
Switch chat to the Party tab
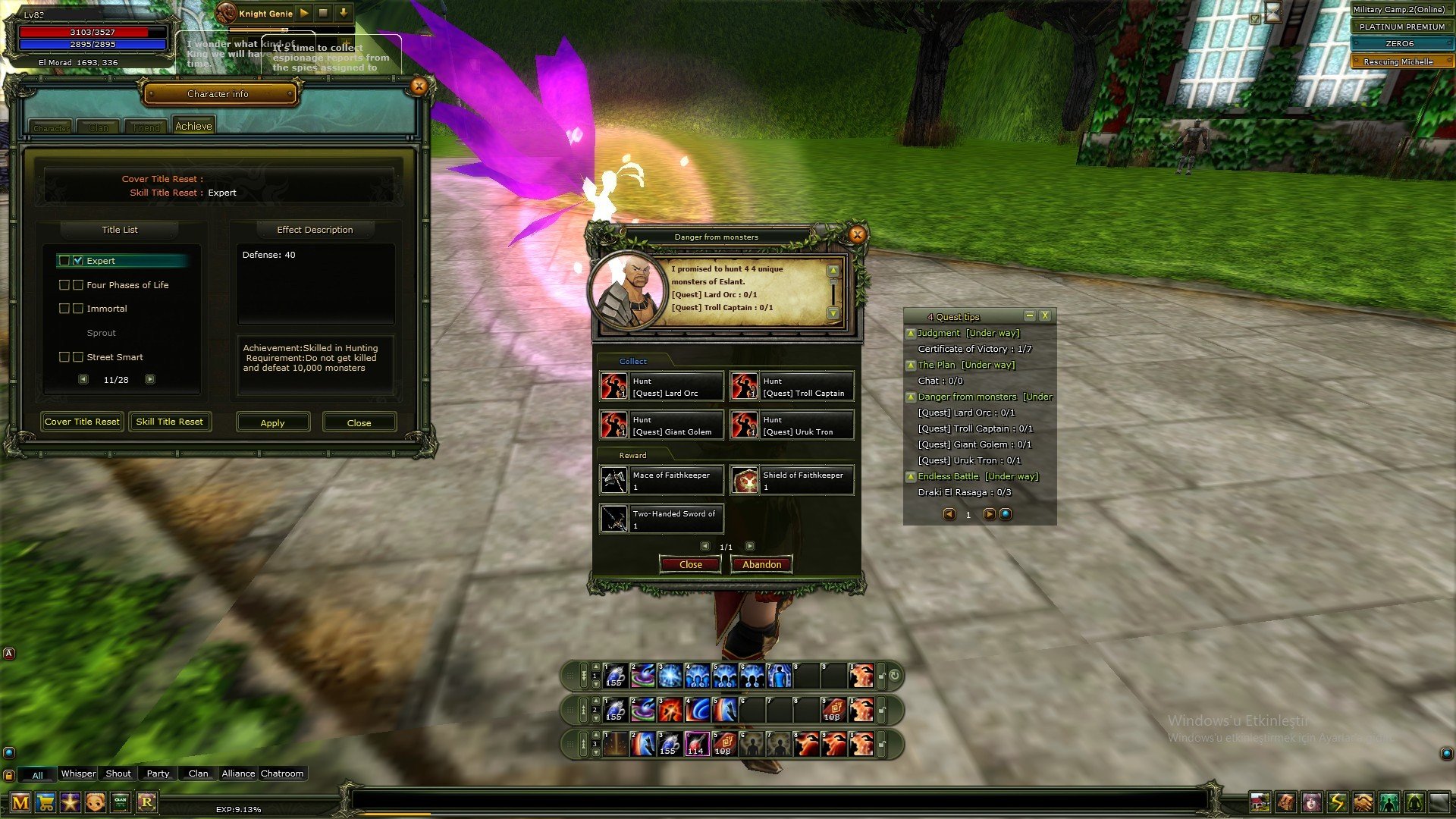pyautogui.click(x=158, y=773)
